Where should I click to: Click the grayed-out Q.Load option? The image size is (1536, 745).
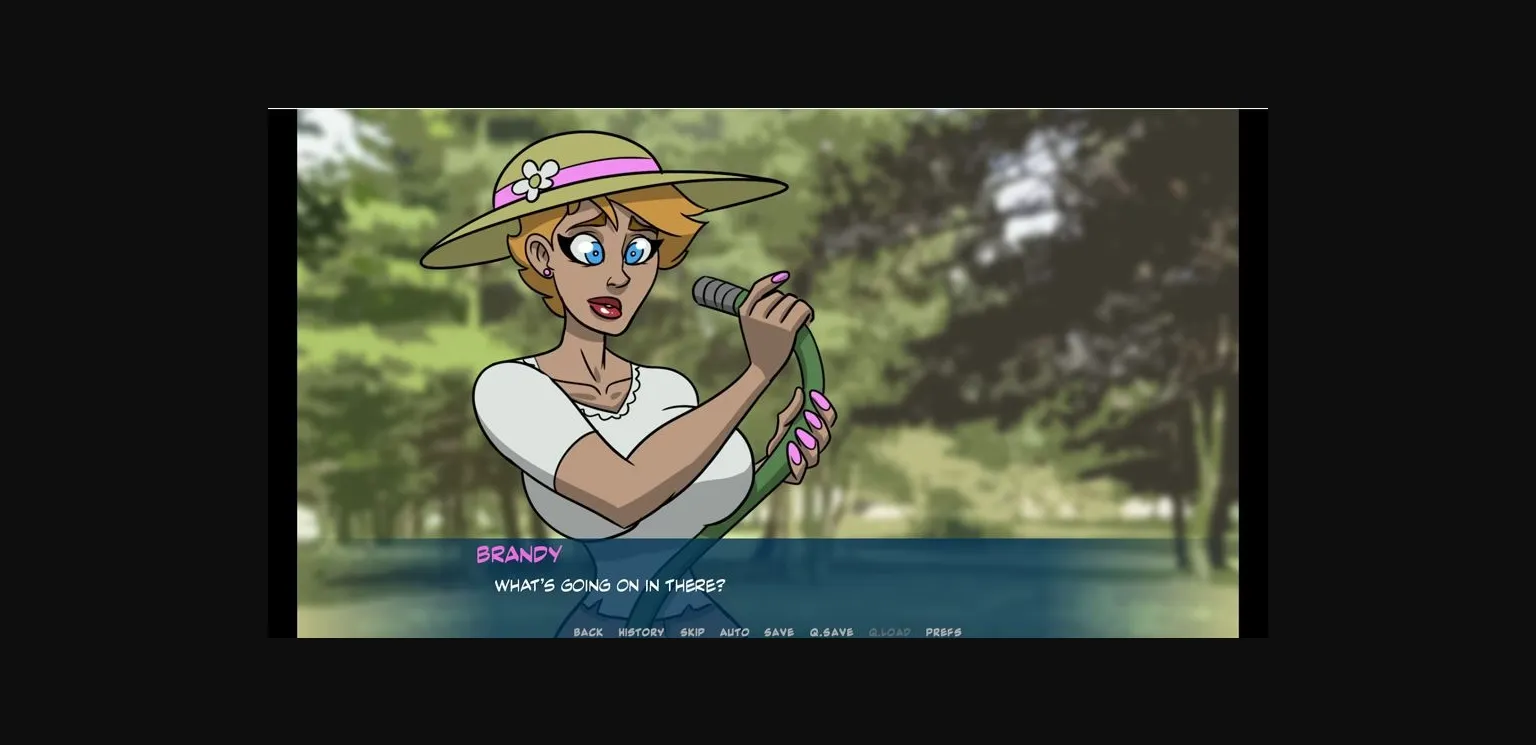click(x=889, y=632)
